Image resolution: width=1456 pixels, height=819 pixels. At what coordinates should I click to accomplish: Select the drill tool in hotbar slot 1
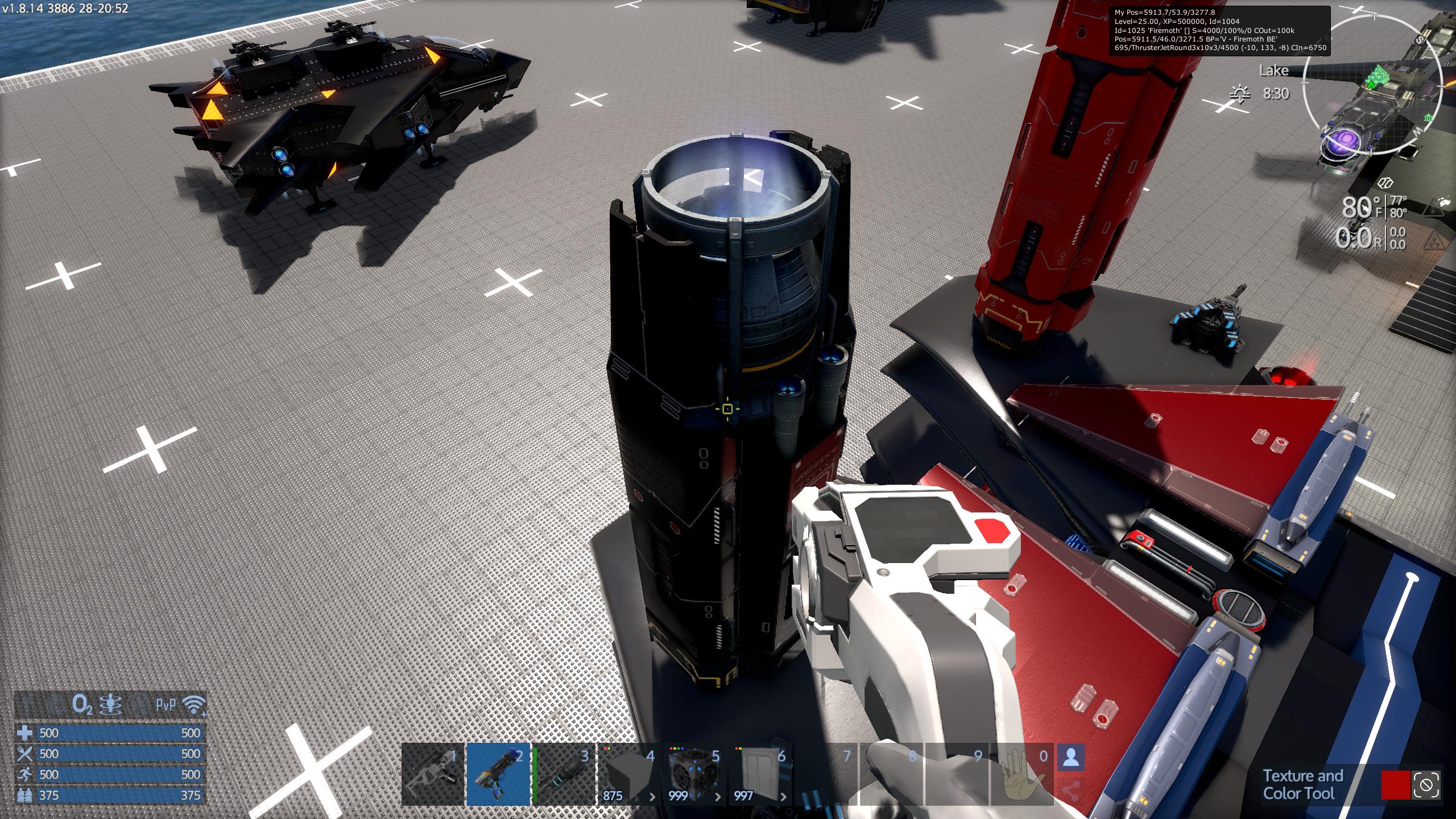433,773
